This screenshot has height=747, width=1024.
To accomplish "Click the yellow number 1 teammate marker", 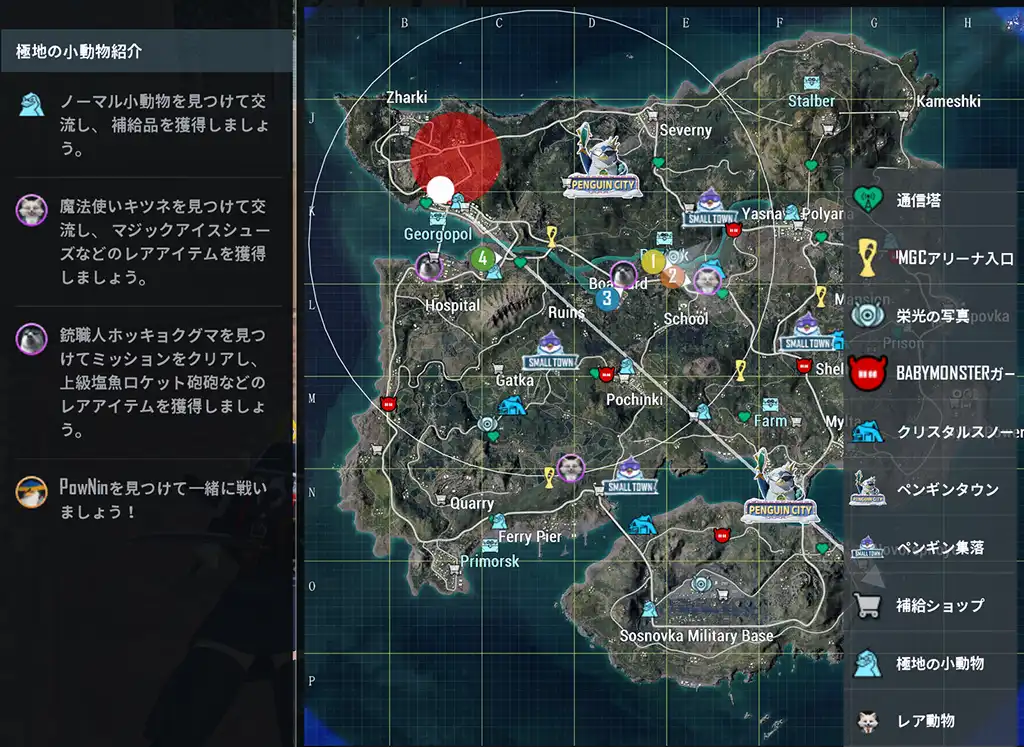I will click(652, 262).
